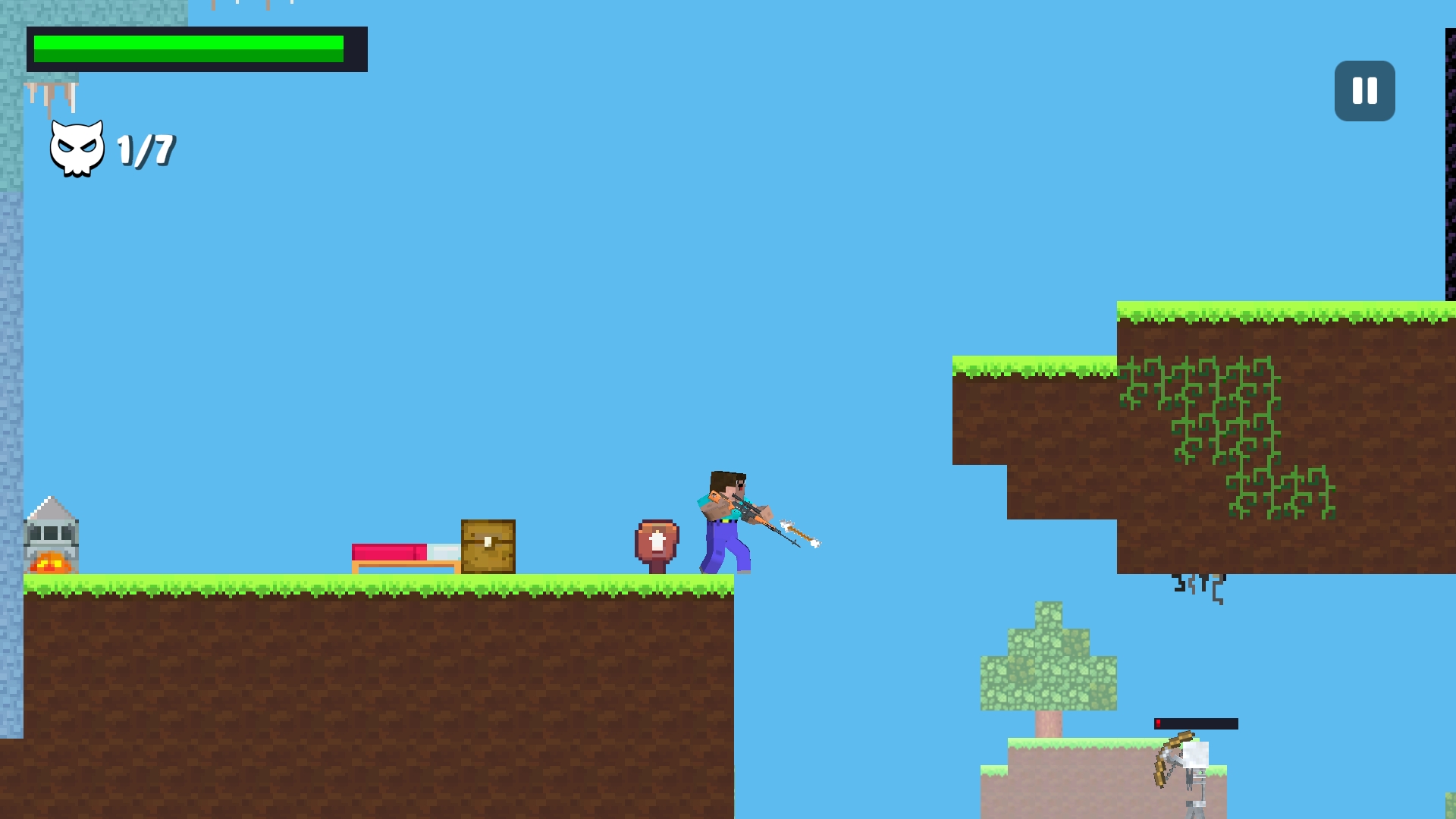This screenshot has width=1456, height=819.
Task: Click the pause icon in top-right corner
Action: pyautogui.click(x=1363, y=91)
